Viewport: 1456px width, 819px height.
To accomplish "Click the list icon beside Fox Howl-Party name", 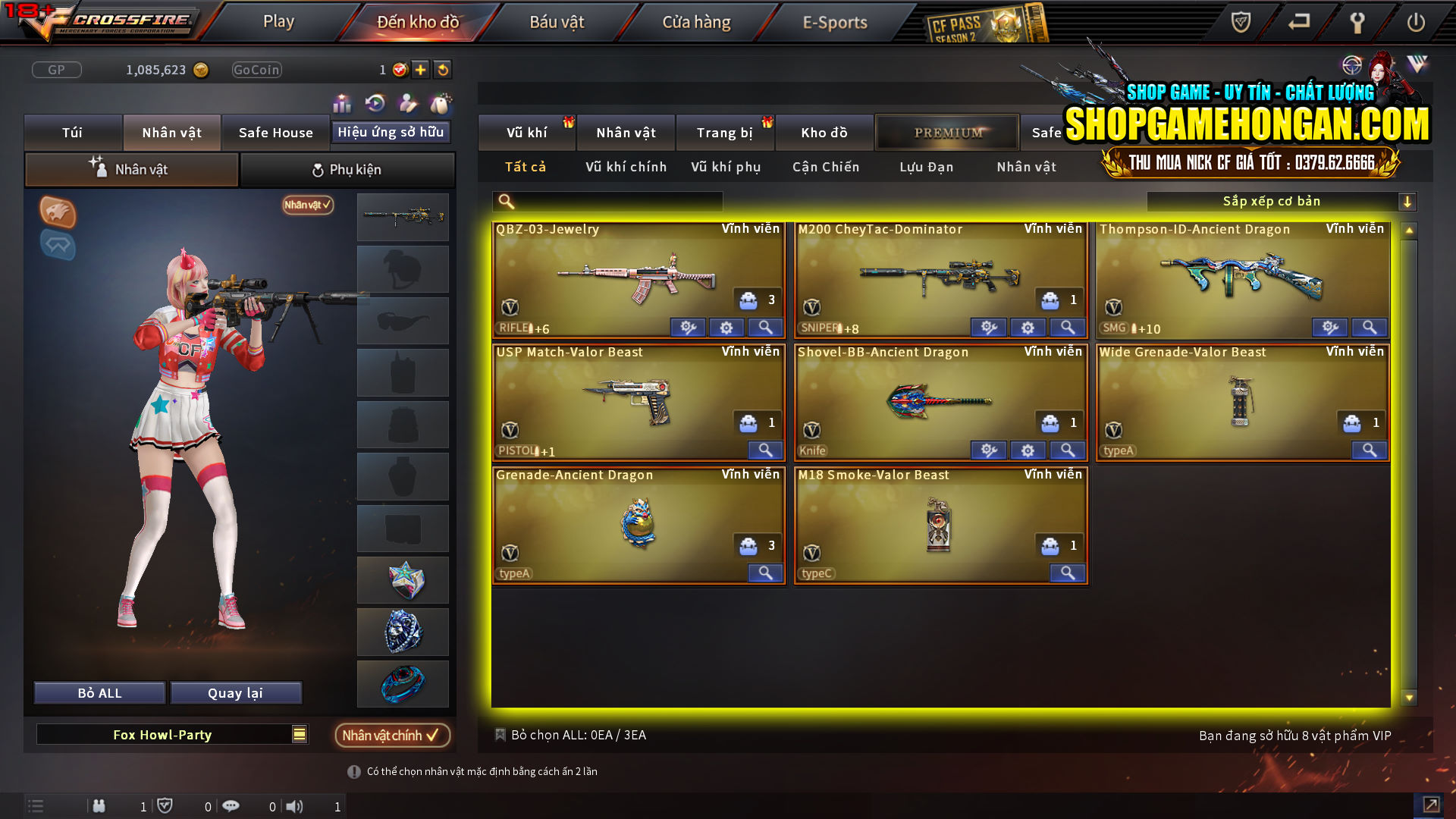I will [x=299, y=734].
